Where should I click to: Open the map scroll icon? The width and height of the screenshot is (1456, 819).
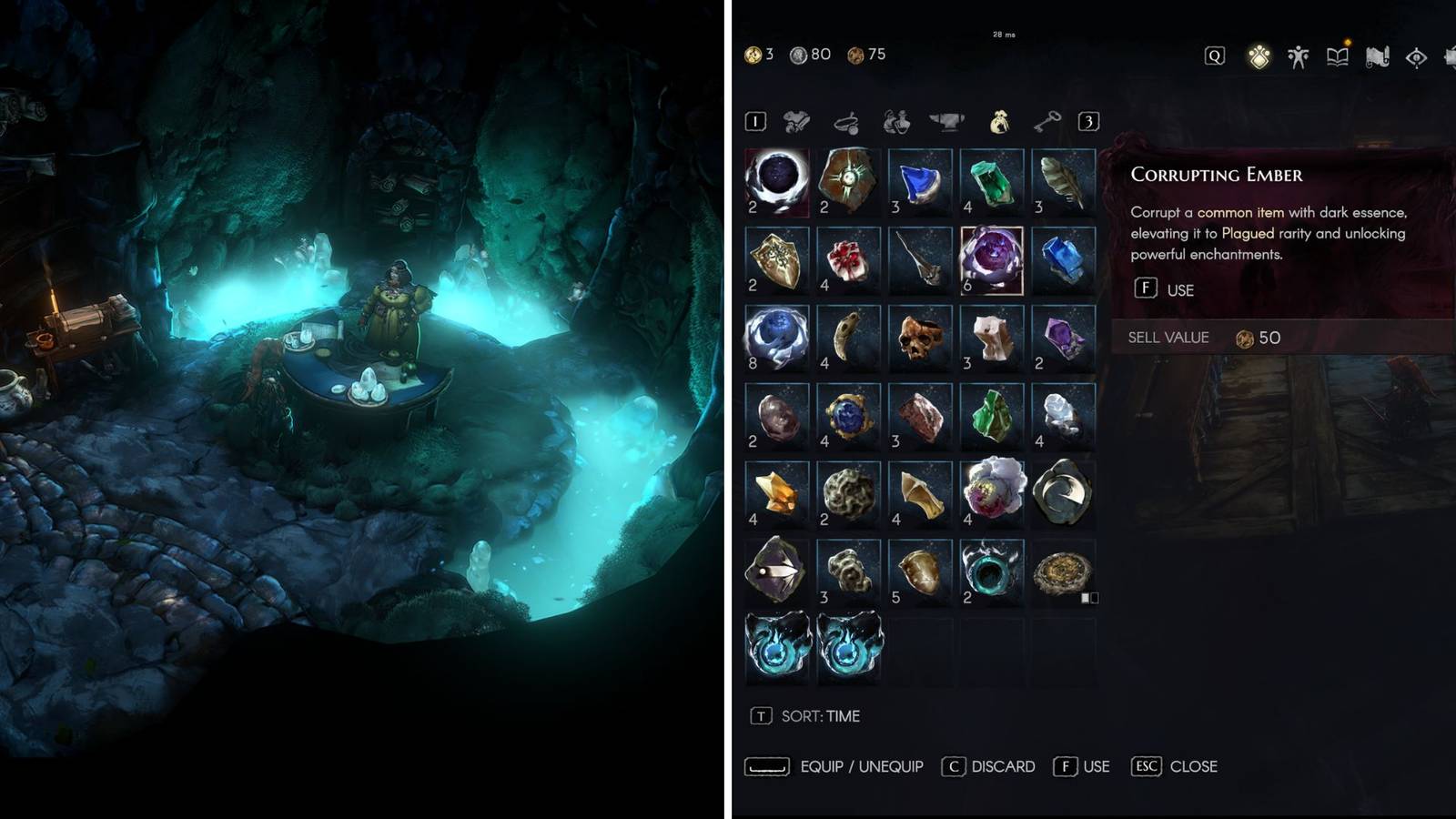[1378, 56]
